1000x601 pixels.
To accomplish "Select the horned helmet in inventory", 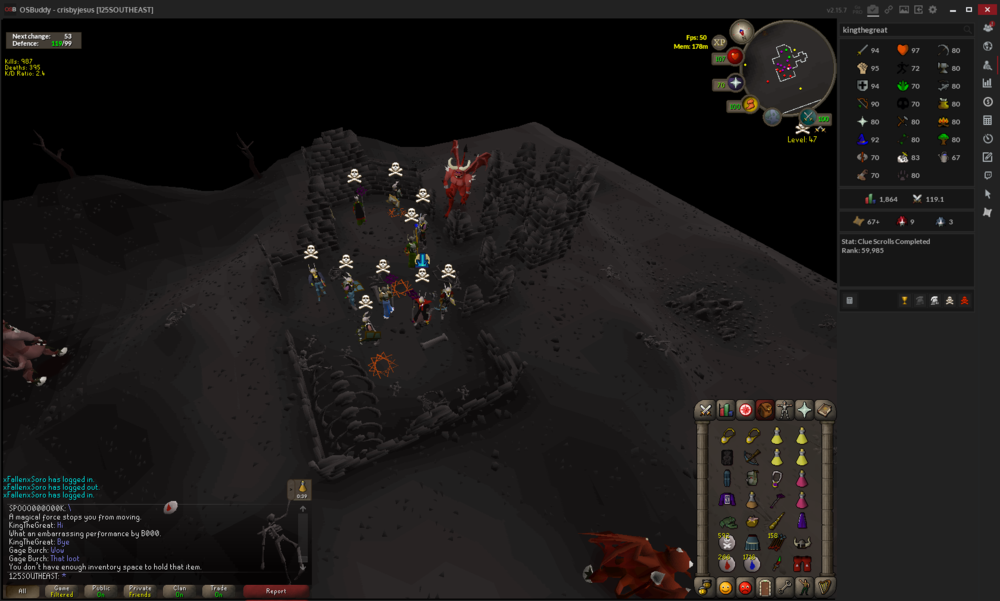I will pos(801,543).
